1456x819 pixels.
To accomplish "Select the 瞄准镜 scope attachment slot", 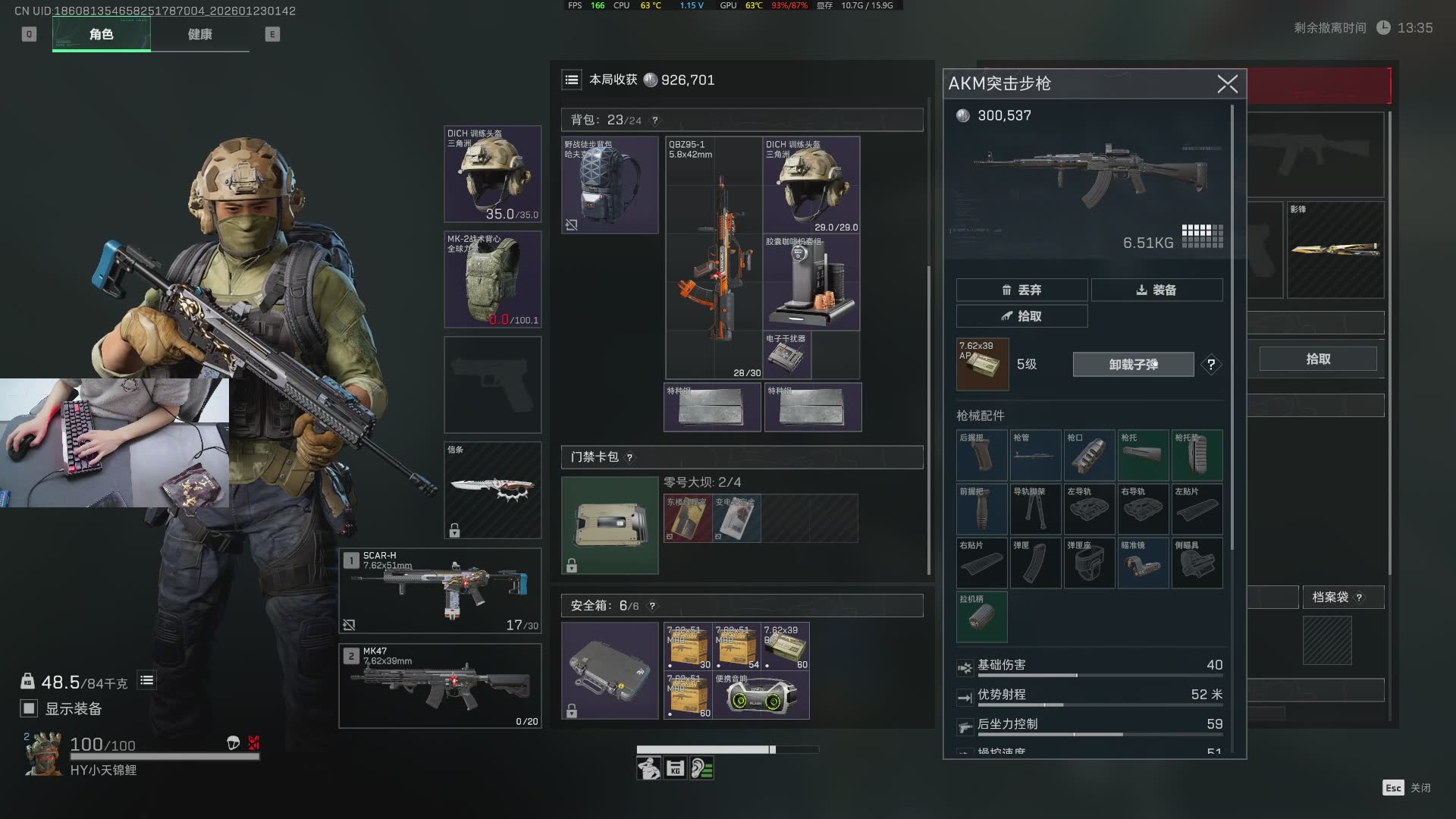I will (1143, 563).
